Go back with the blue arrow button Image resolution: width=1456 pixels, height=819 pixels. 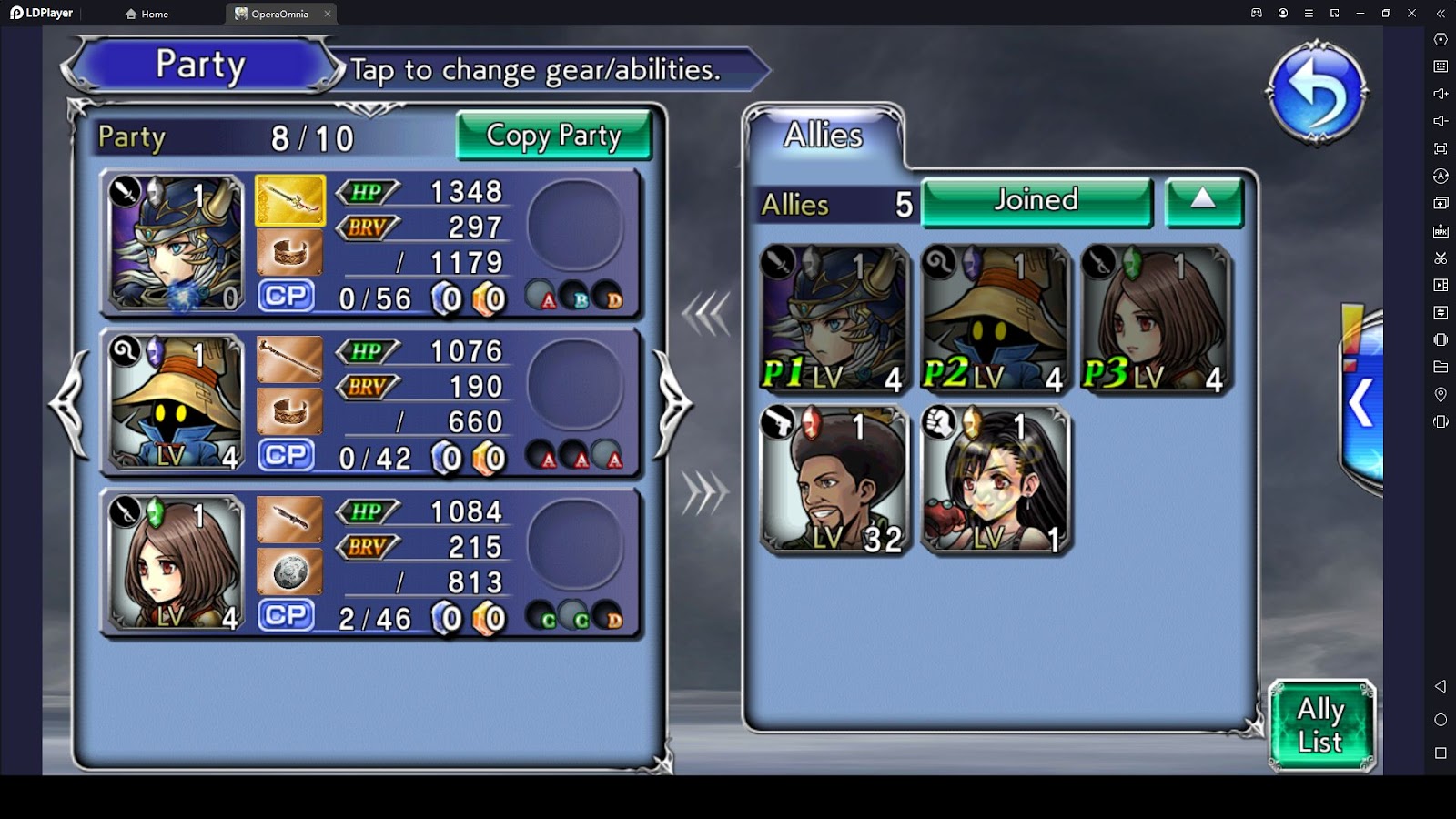click(1316, 93)
